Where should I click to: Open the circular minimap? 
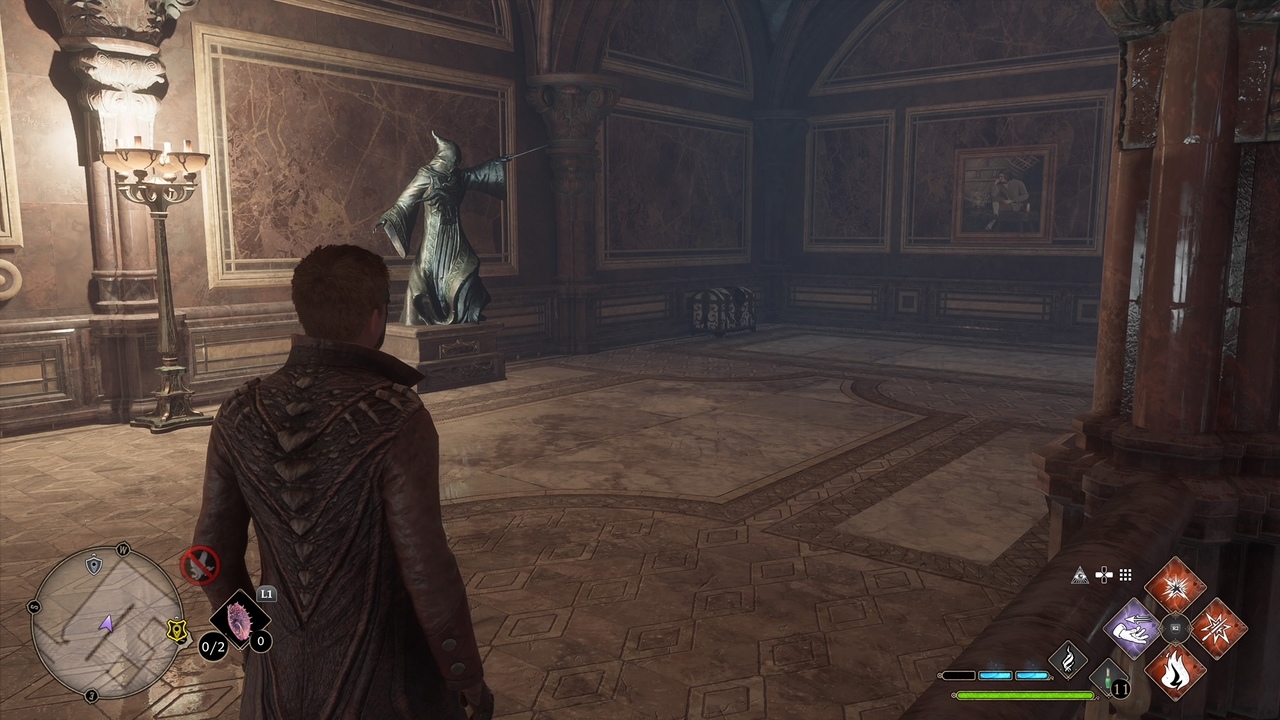click(x=106, y=621)
